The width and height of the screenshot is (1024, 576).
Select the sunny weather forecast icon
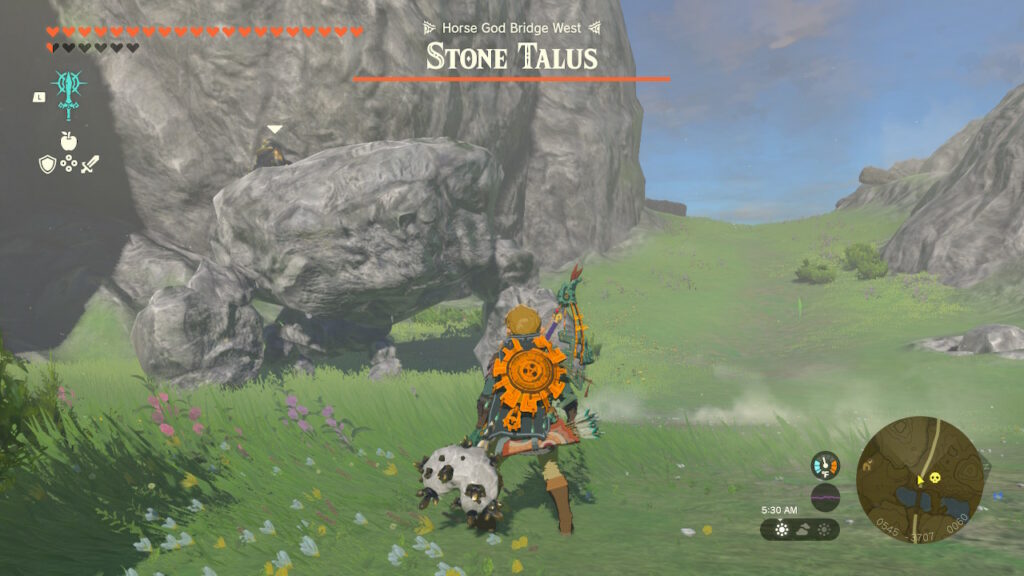coord(781,529)
